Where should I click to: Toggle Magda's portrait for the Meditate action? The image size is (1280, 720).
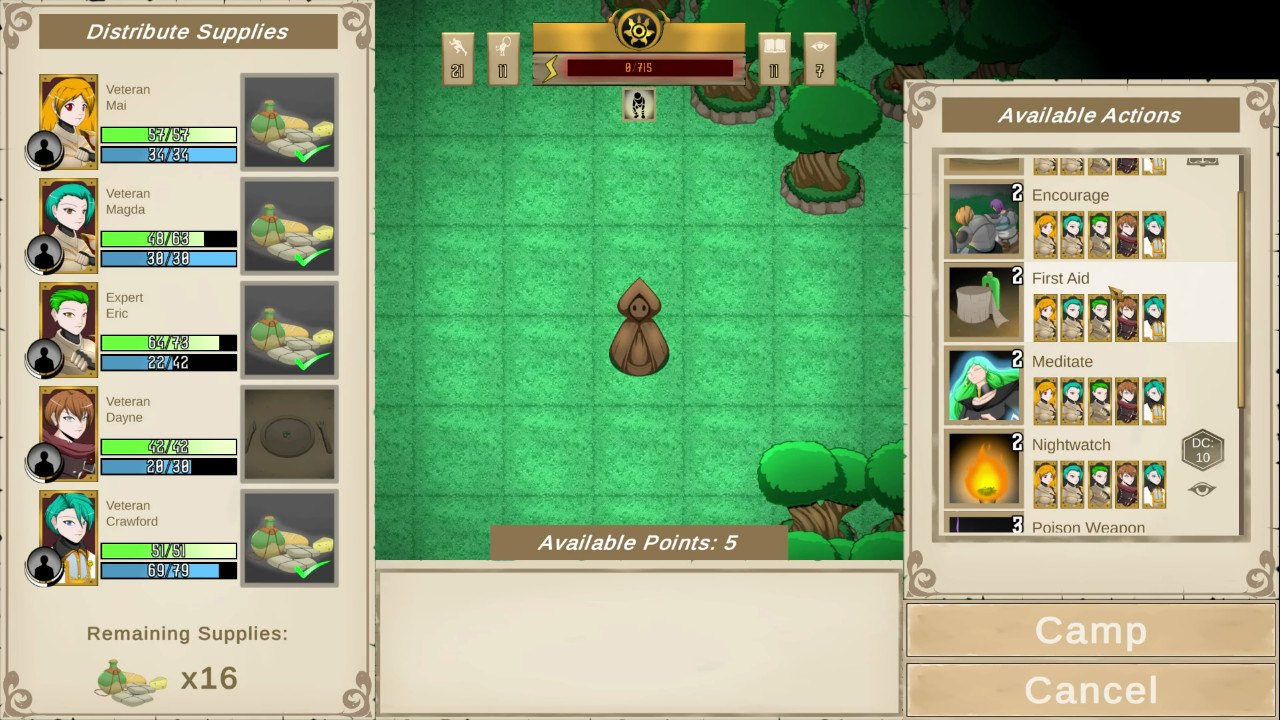coord(1071,400)
